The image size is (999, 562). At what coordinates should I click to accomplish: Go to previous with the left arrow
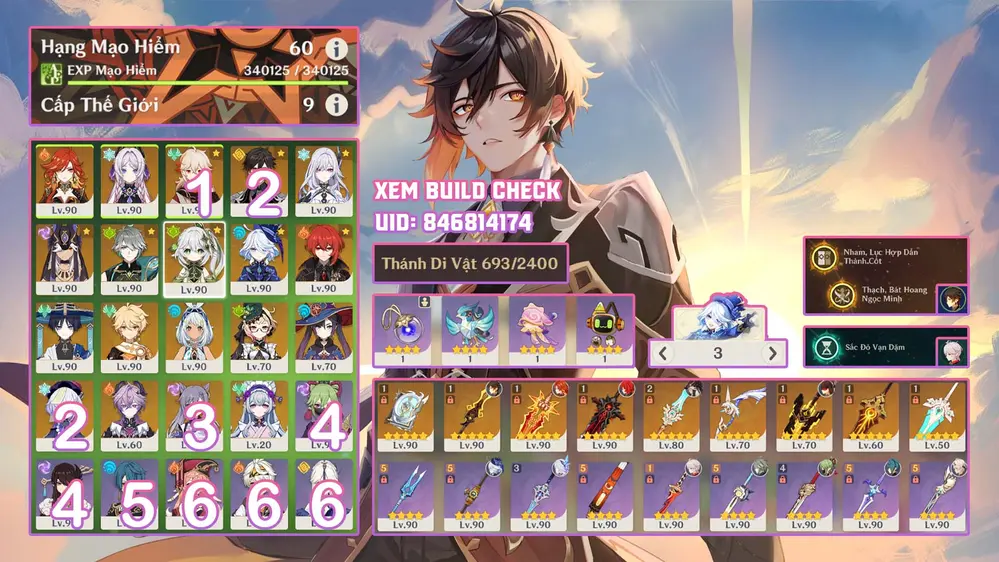(663, 353)
